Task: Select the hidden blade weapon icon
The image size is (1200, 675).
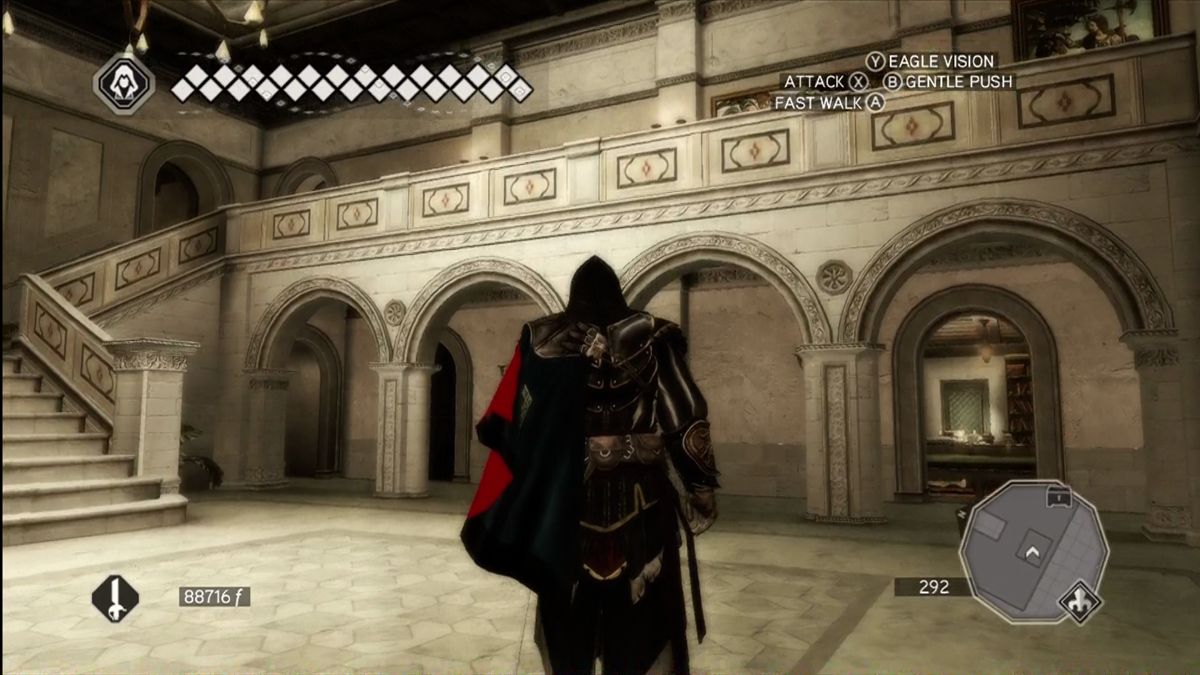Action: click(x=115, y=598)
